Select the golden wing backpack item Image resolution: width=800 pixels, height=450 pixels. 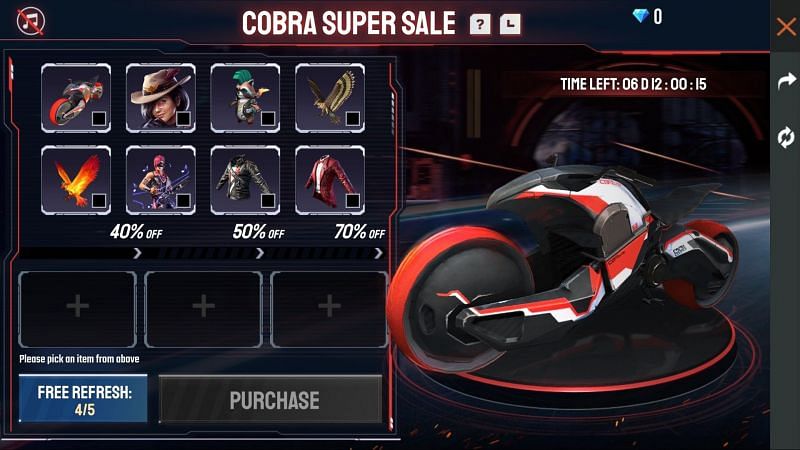tap(330, 98)
